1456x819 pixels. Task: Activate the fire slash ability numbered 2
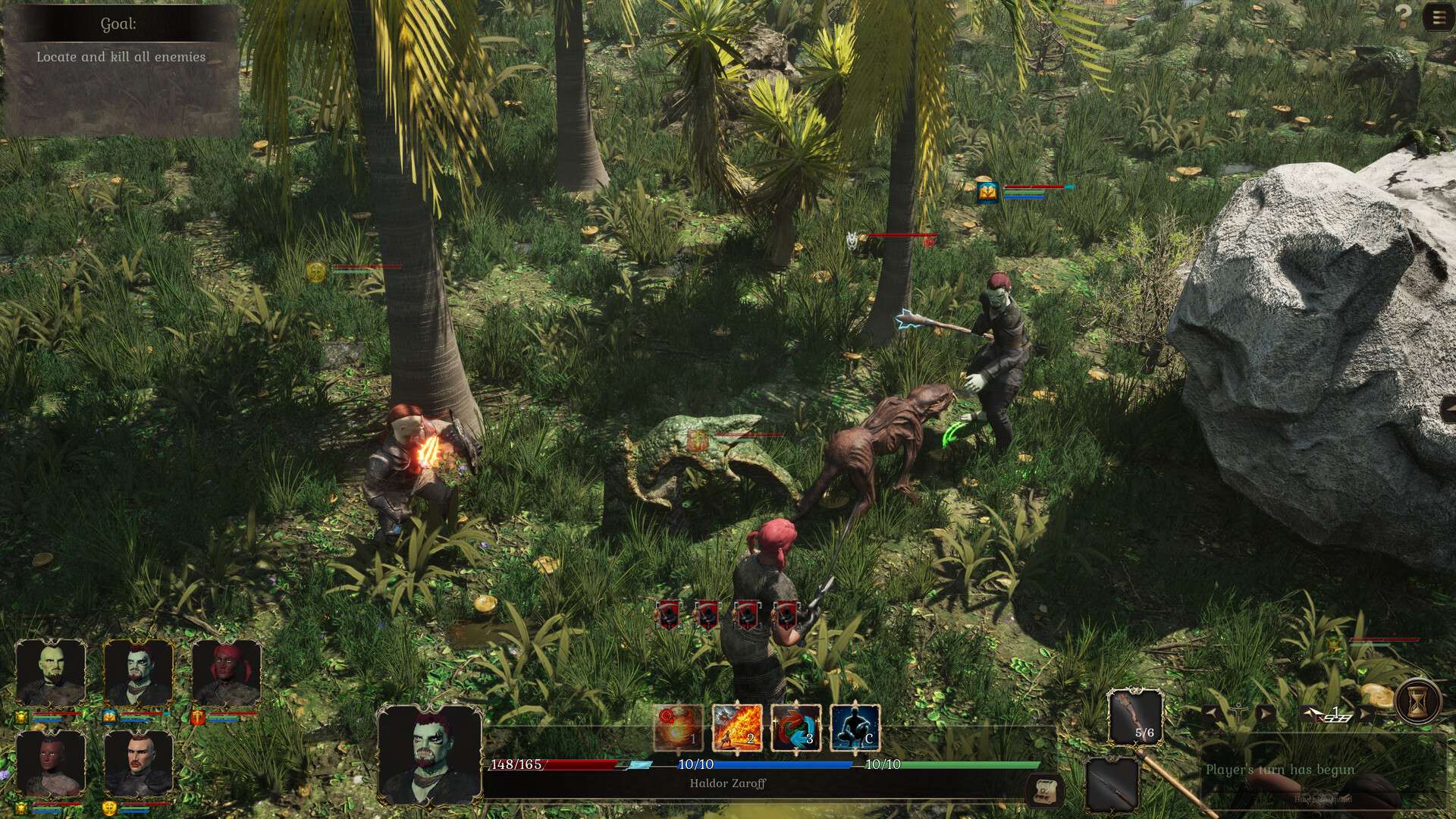tap(737, 728)
